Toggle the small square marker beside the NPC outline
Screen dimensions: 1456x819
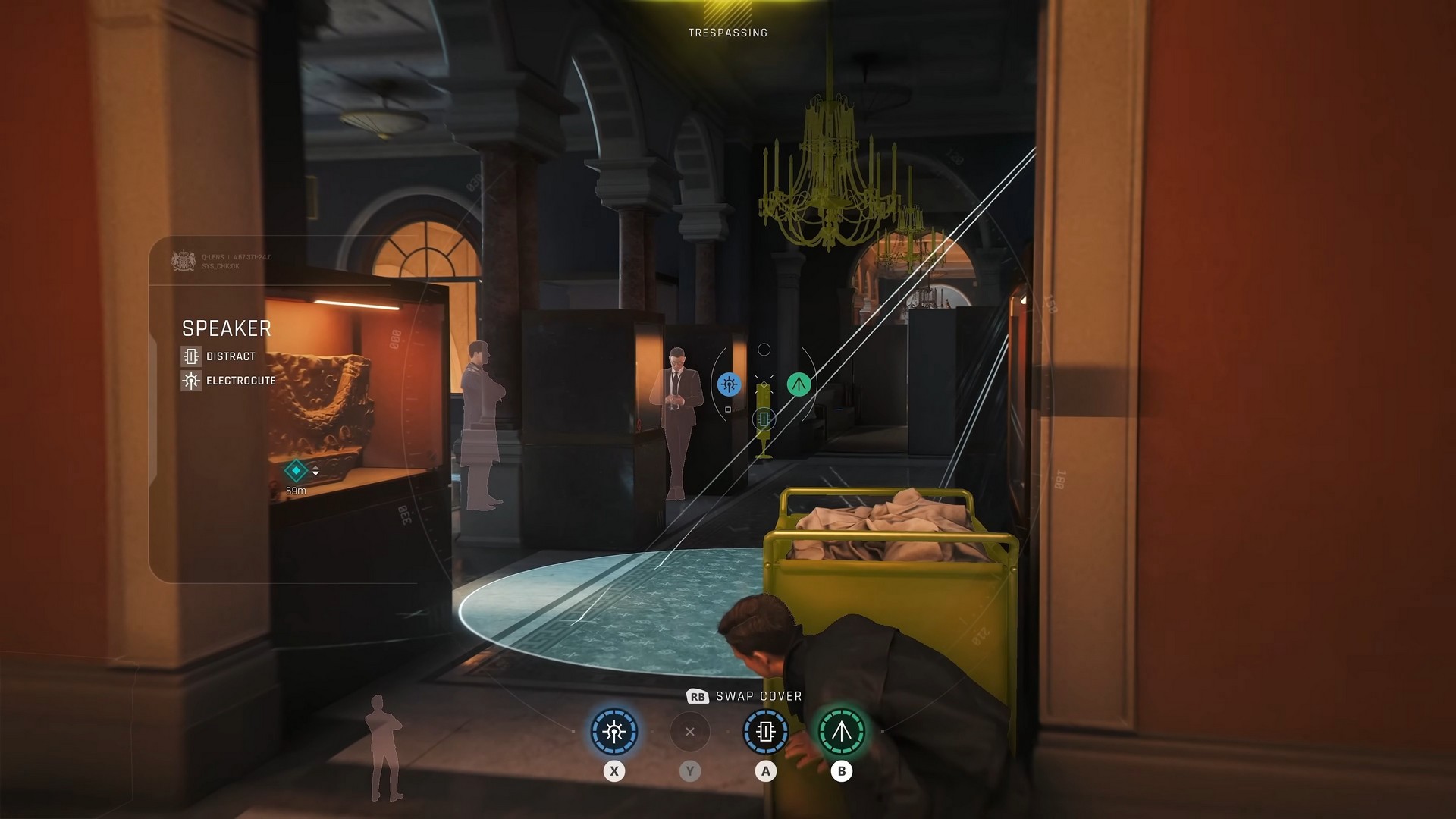tap(728, 409)
